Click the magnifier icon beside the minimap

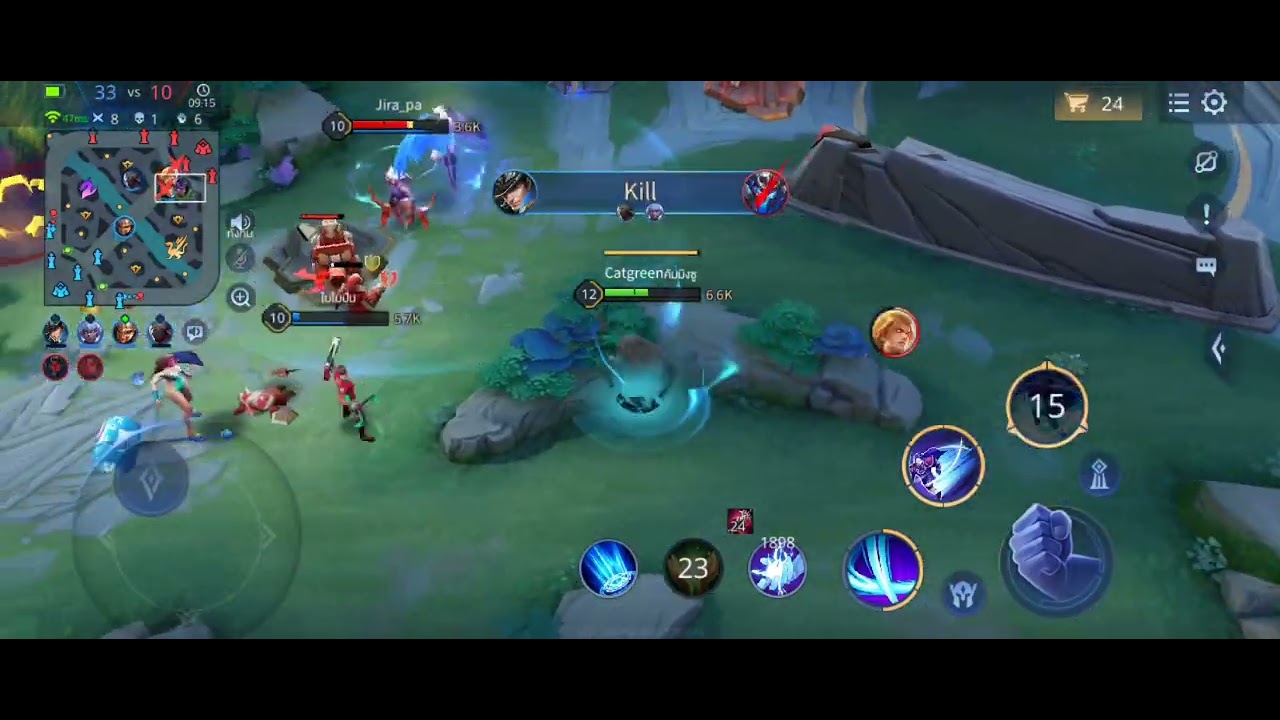click(240, 297)
